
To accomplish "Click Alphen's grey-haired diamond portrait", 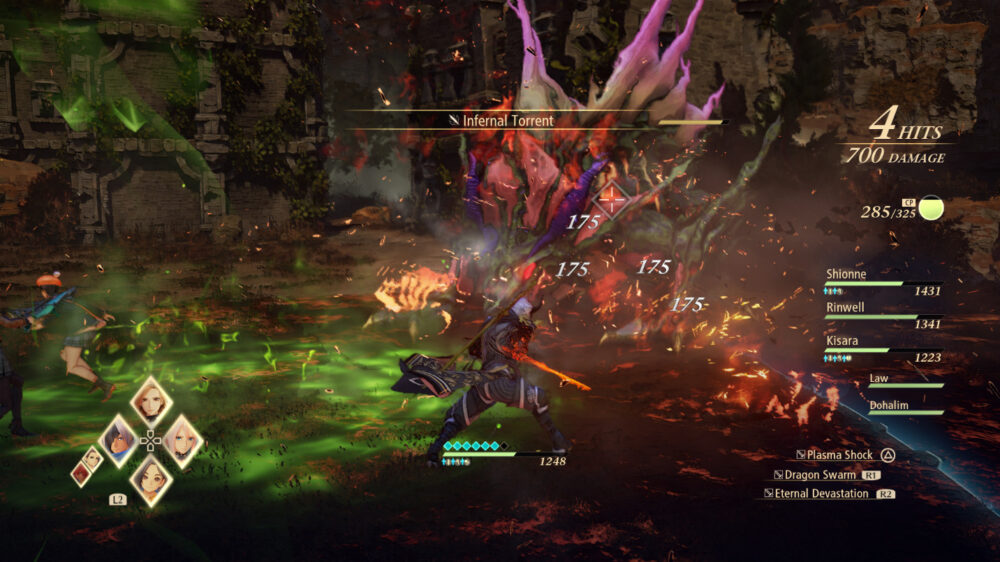I will (x=118, y=440).
